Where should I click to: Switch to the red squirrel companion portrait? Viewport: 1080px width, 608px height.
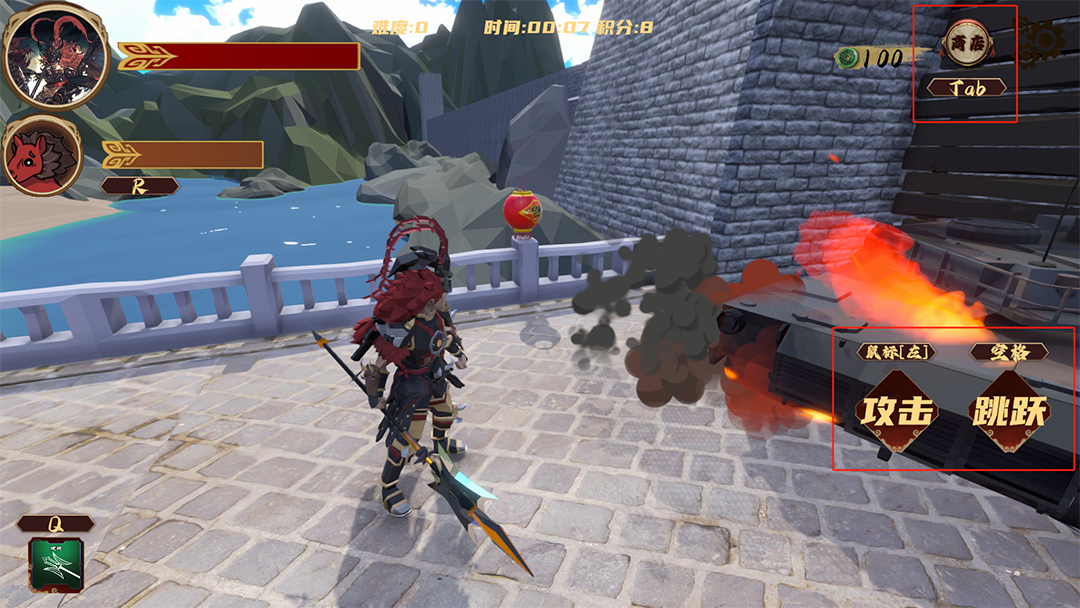[40, 155]
